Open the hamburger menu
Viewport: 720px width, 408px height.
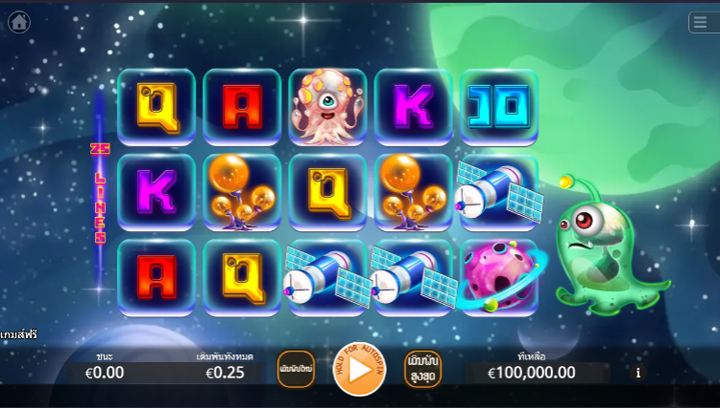(x=702, y=22)
